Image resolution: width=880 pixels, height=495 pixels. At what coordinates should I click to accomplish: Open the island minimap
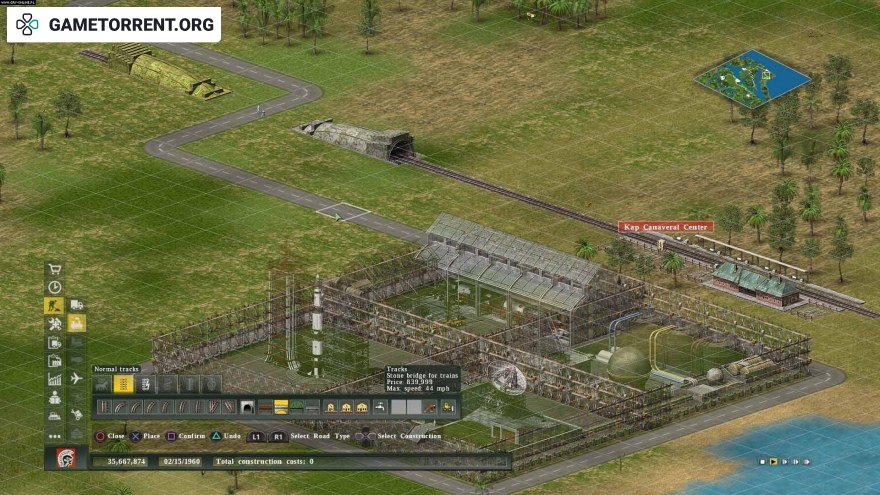(x=751, y=78)
